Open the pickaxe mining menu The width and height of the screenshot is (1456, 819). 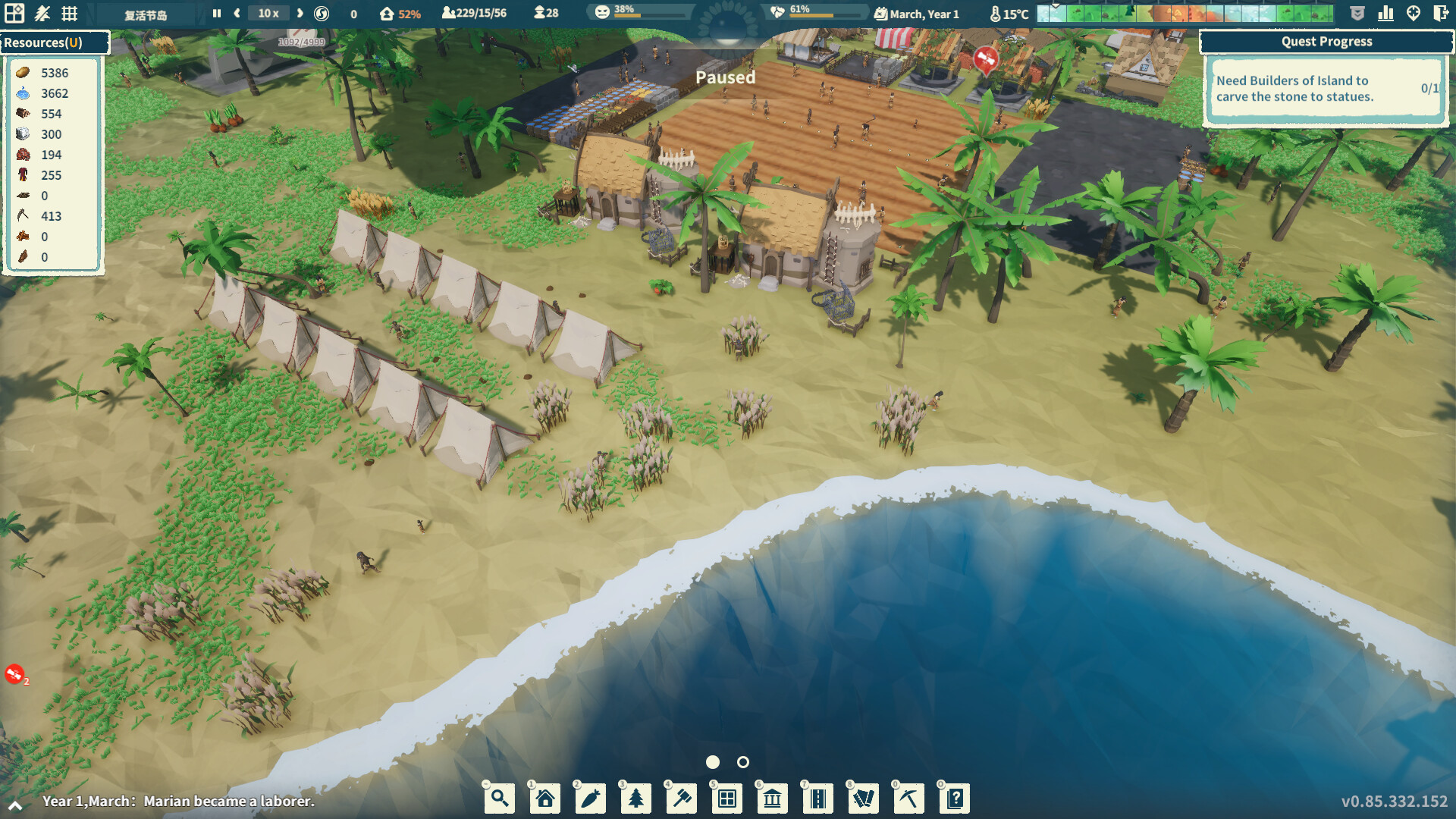tap(908, 798)
